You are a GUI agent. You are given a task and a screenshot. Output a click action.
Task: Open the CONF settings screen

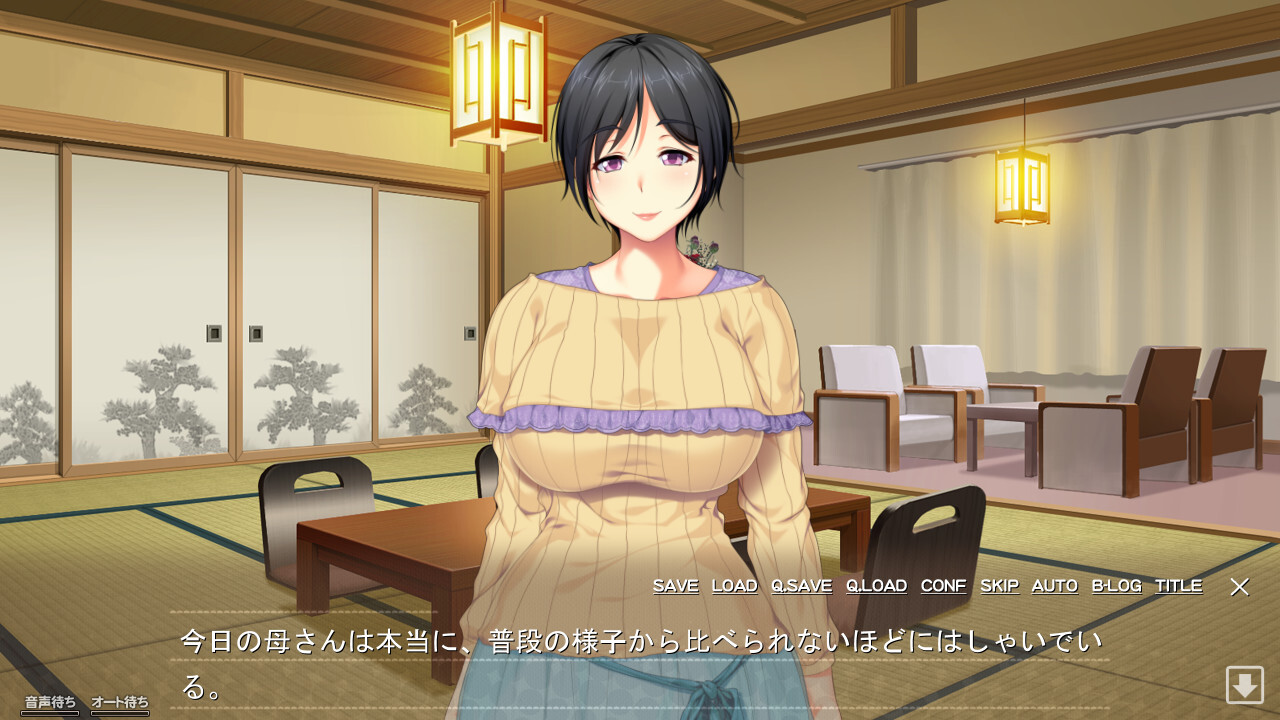(x=943, y=586)
